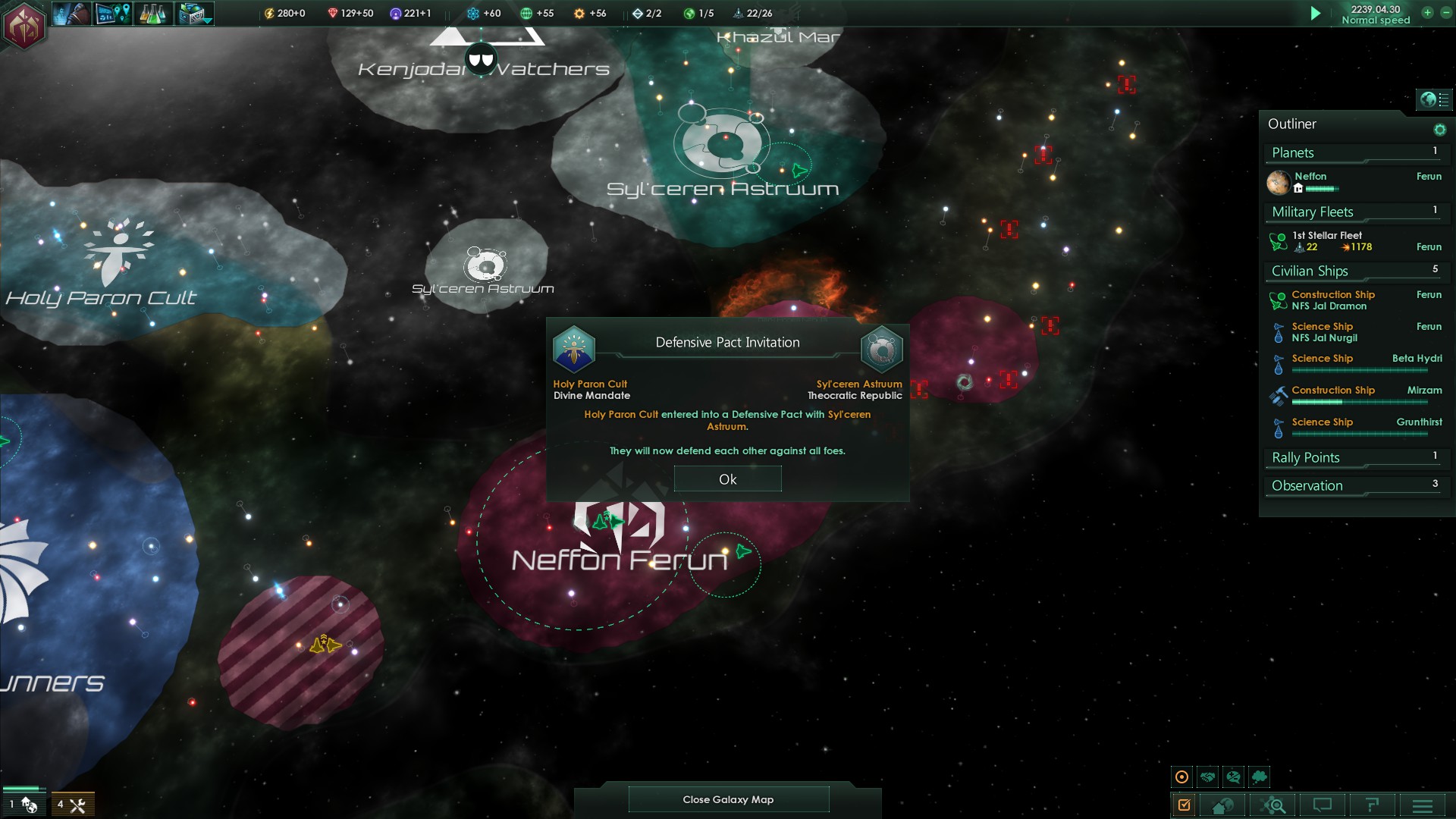Screen dimensions: 1456x819
Task: Open the map-pin situation log icon
Action: [x=113, y=14]
